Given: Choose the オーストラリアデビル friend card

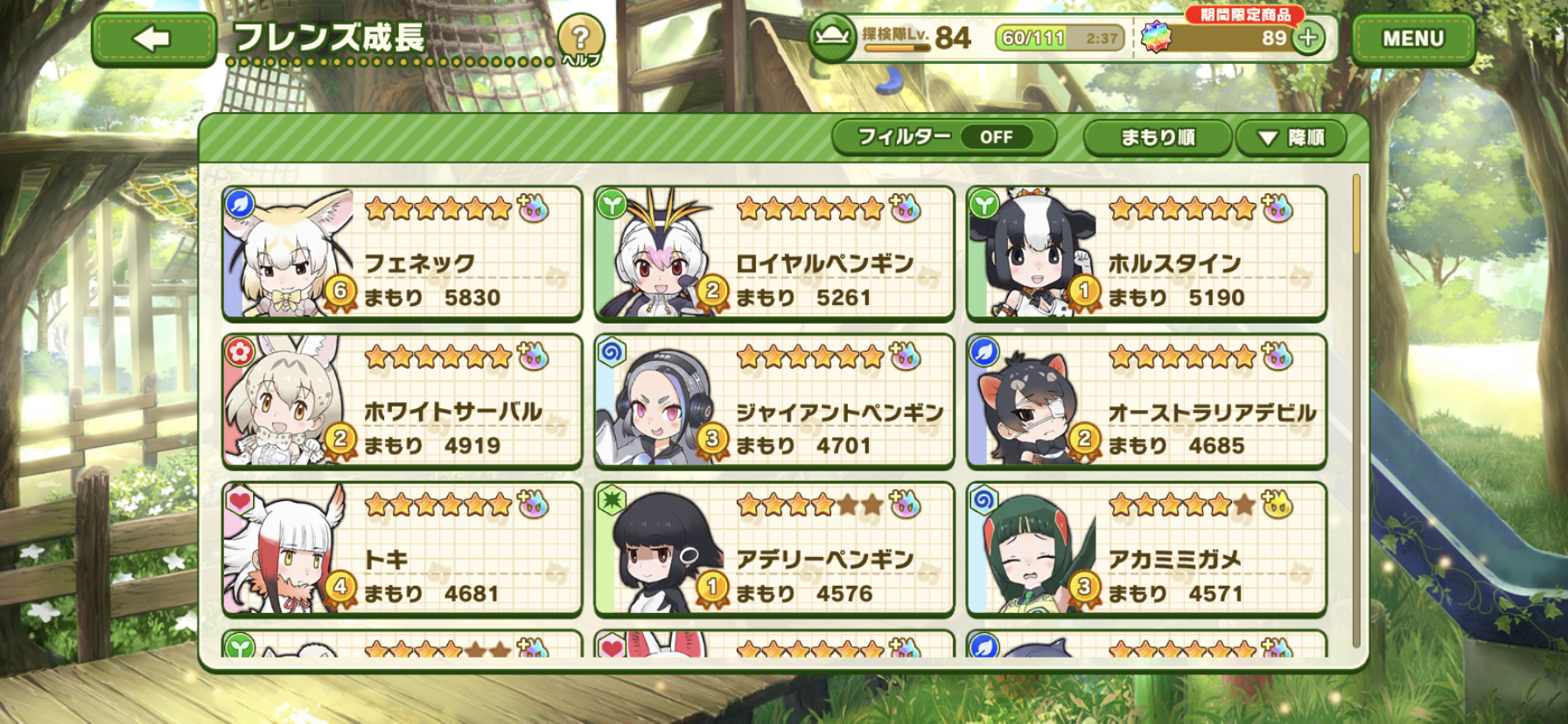Looking at the screenshot, I should (1146, 401).
